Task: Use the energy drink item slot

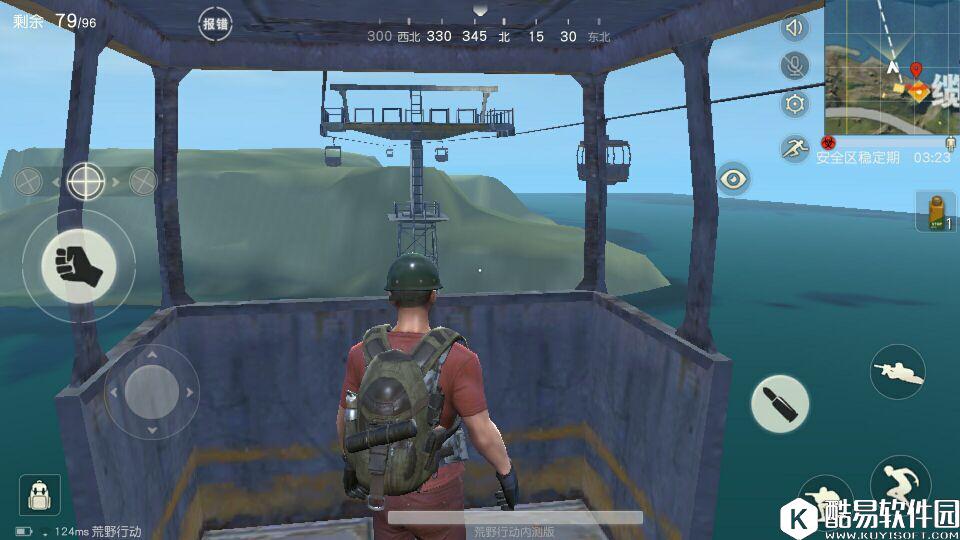Action: [x=936, y=212]
